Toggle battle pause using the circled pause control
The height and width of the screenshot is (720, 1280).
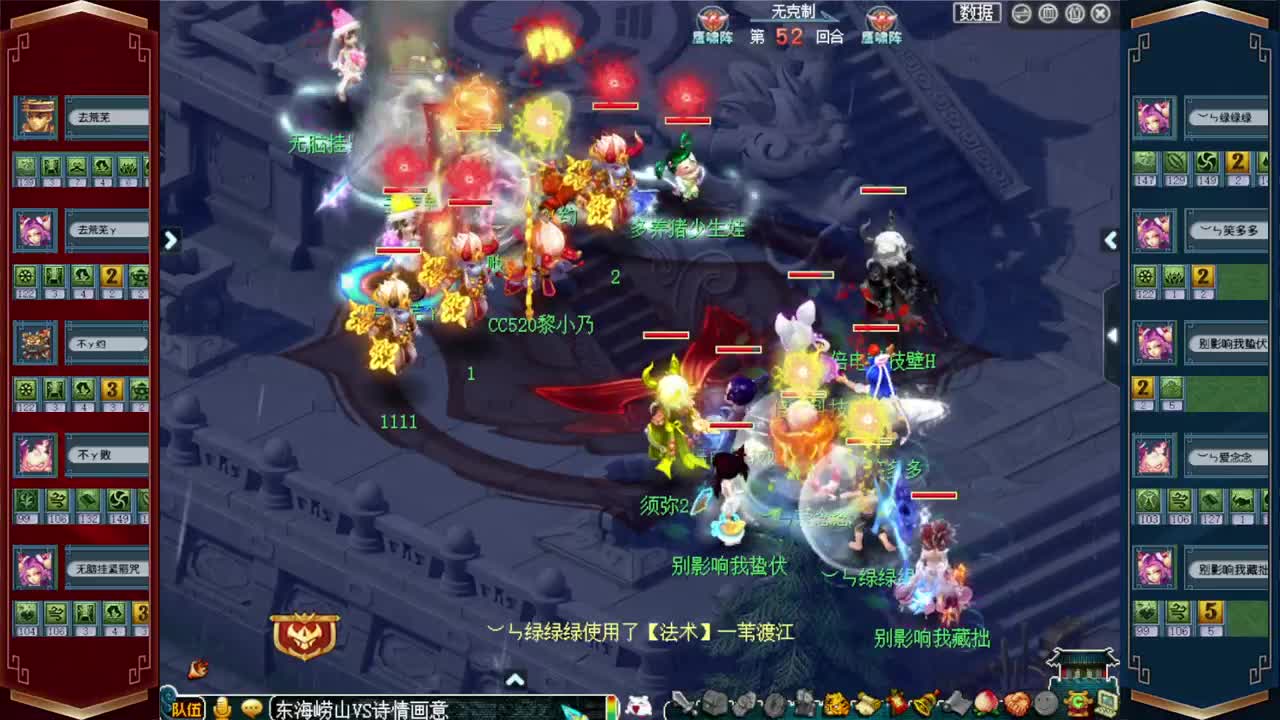[1048, 13]
